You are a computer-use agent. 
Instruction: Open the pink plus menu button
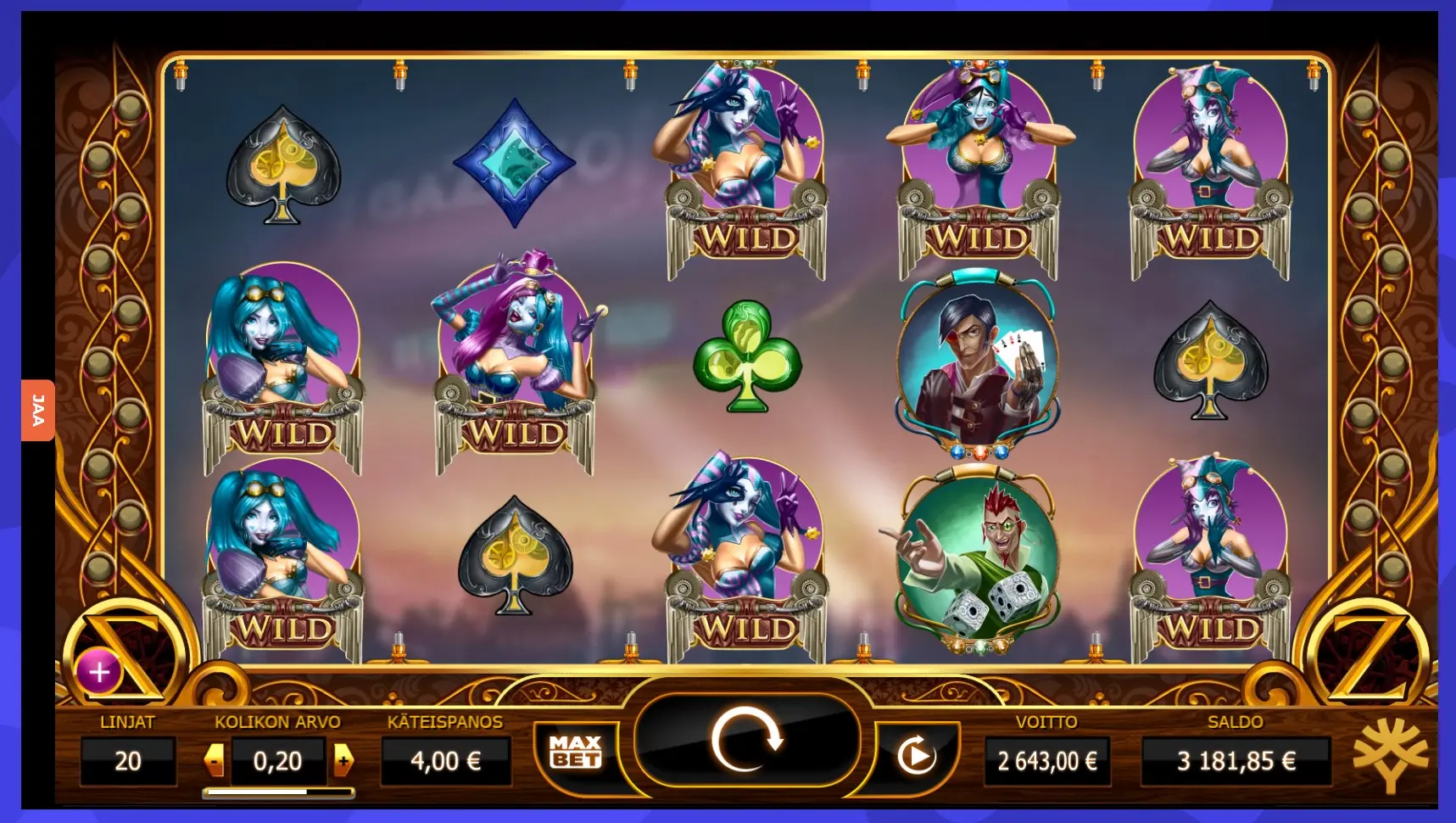[99, 672]
